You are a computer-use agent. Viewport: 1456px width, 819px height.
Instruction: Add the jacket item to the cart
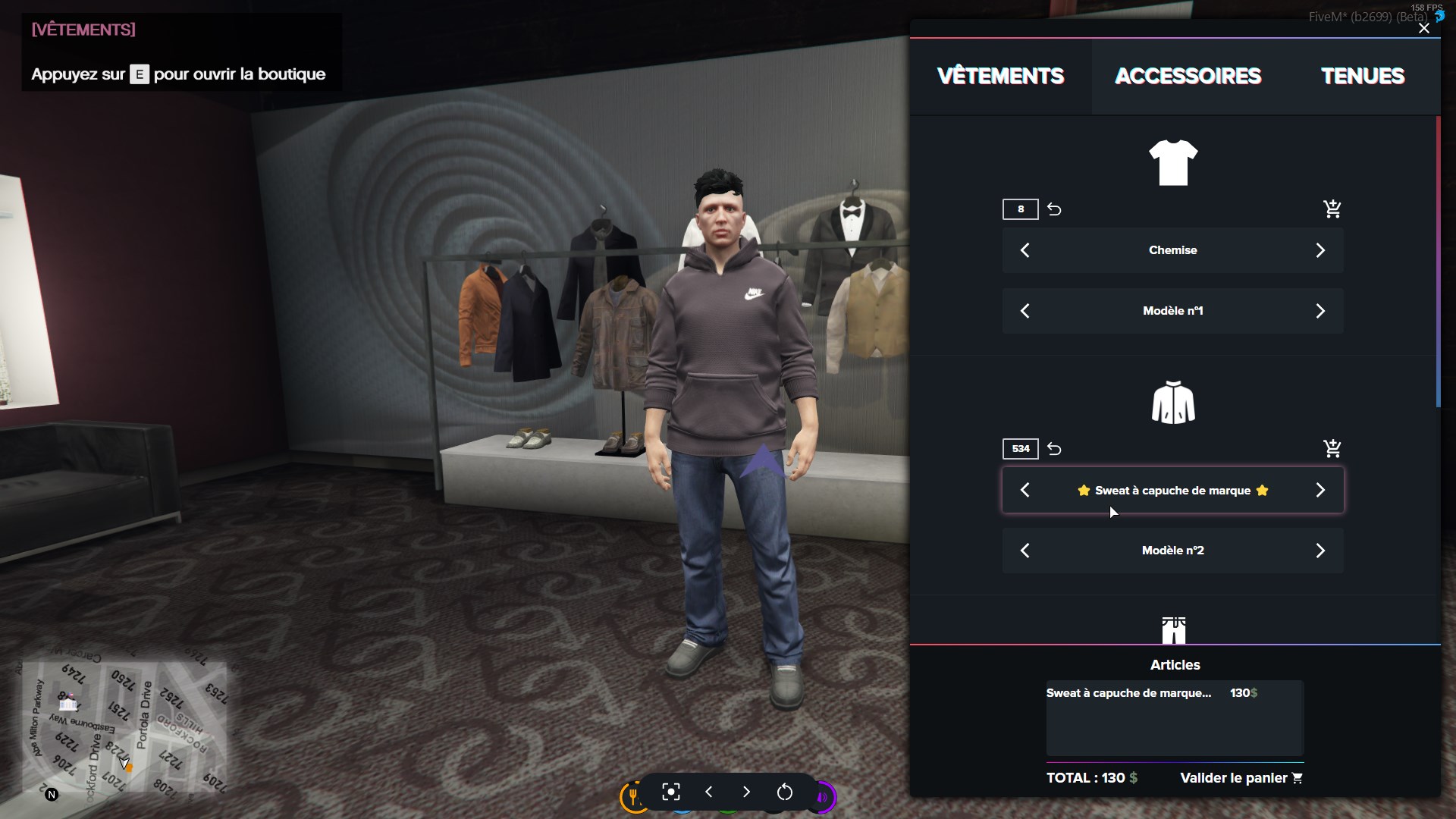pyautogui.click(x=1332, y=448)
